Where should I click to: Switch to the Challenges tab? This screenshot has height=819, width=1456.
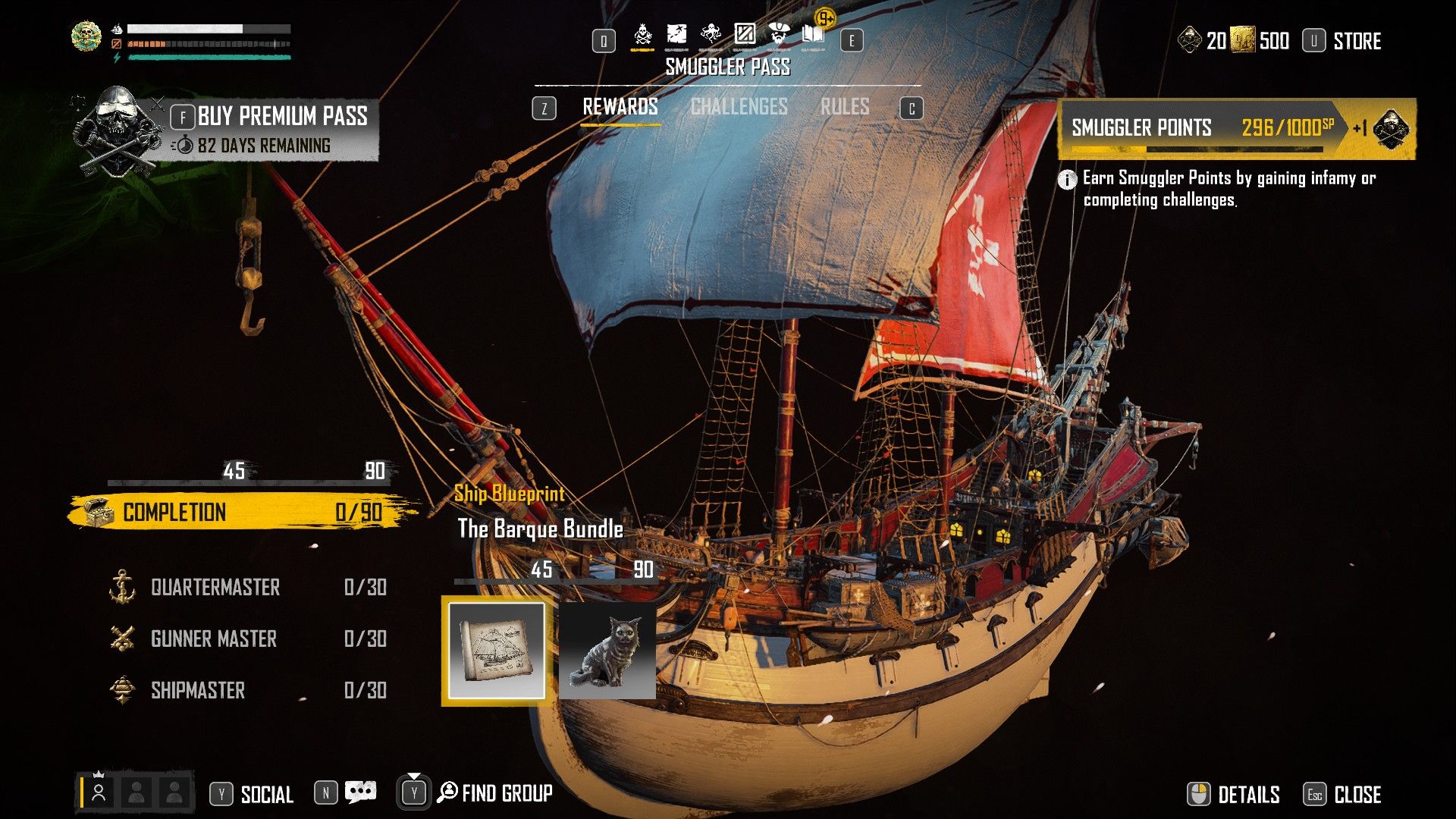739,107
